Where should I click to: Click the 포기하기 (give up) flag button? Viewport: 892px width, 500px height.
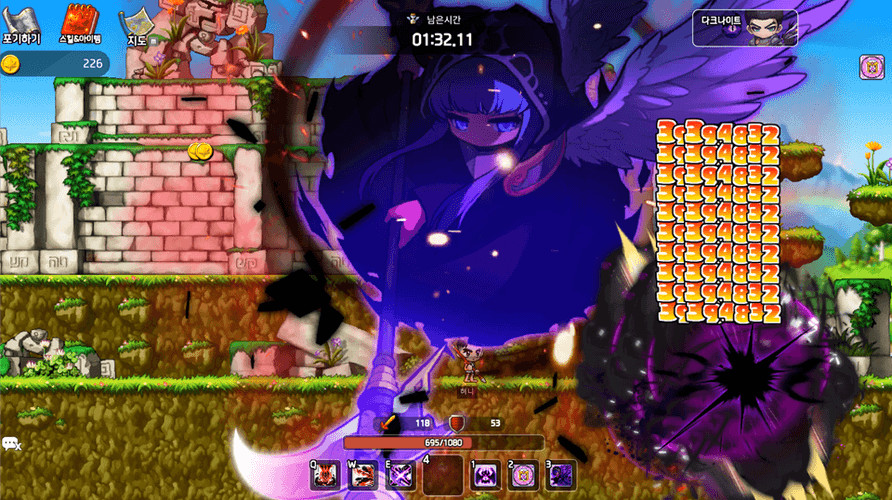pyautogui.click(x=21, y=25)
